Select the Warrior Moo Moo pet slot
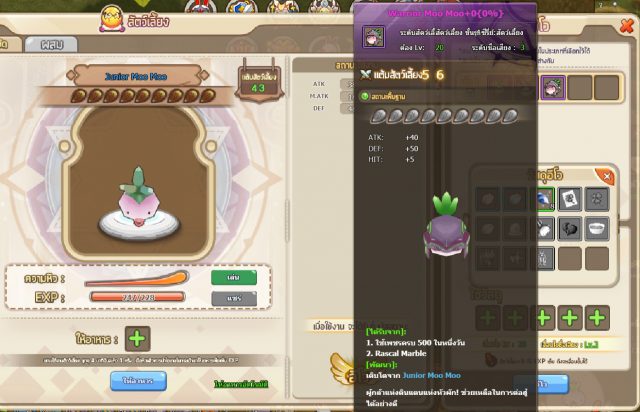Viewport: 640px width, 412px height. click(552, 87)
